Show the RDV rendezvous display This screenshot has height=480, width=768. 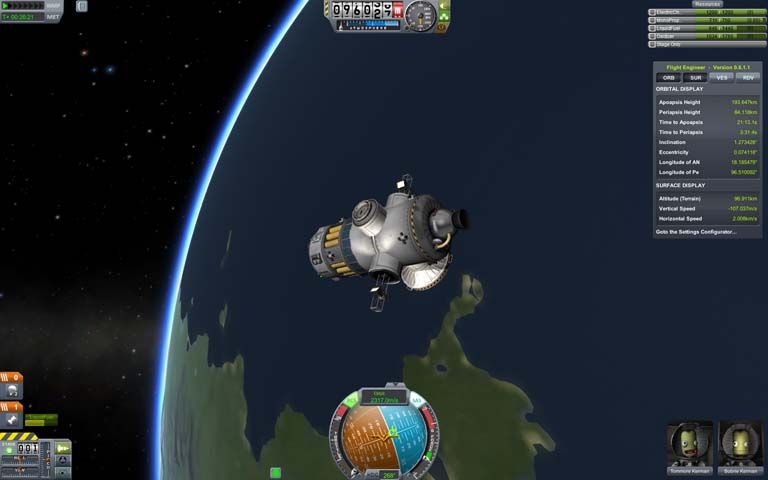(x=747, y=77)
